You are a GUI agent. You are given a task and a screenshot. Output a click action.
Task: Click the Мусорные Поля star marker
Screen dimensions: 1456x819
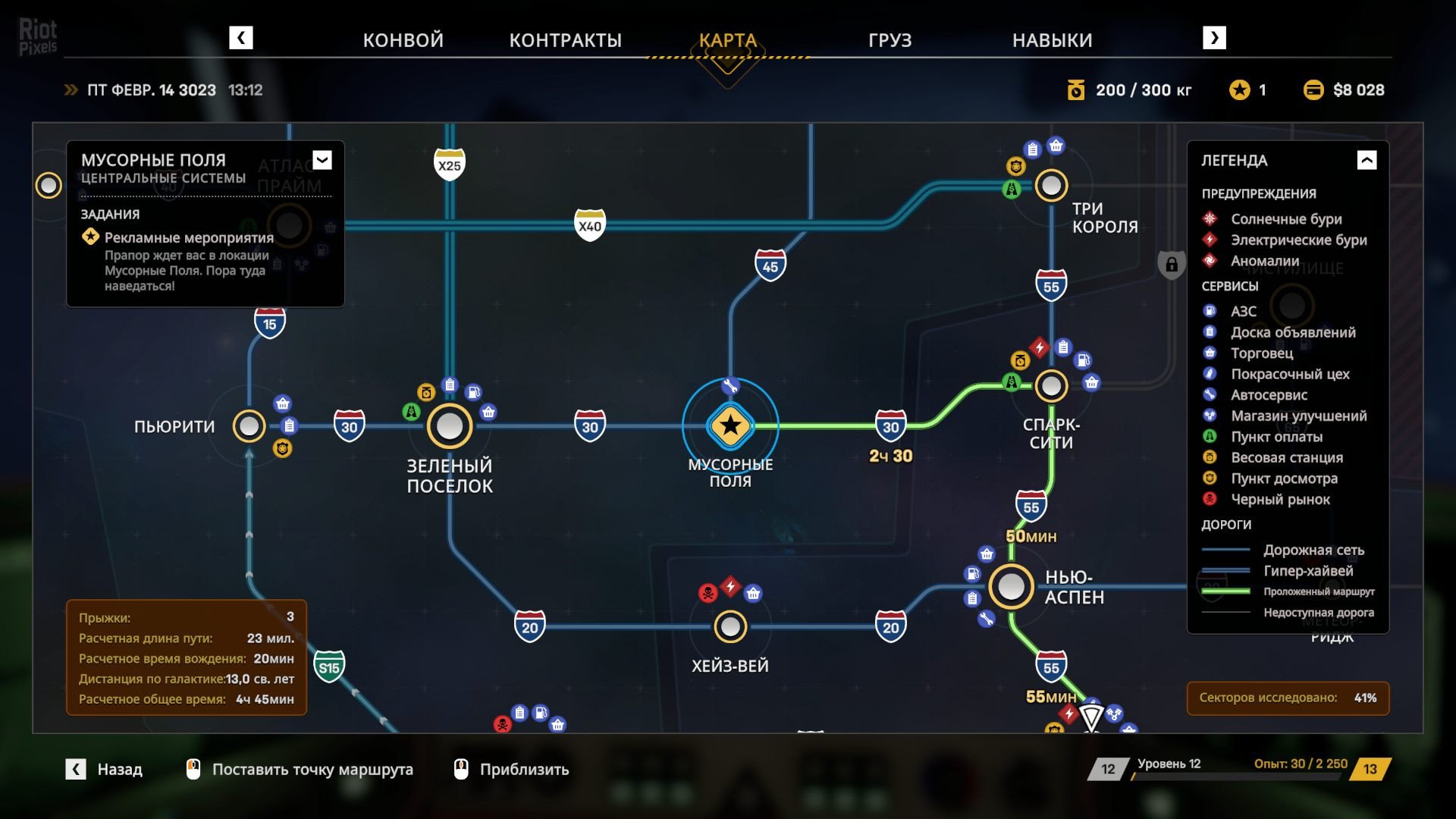[x=730, y=426]
